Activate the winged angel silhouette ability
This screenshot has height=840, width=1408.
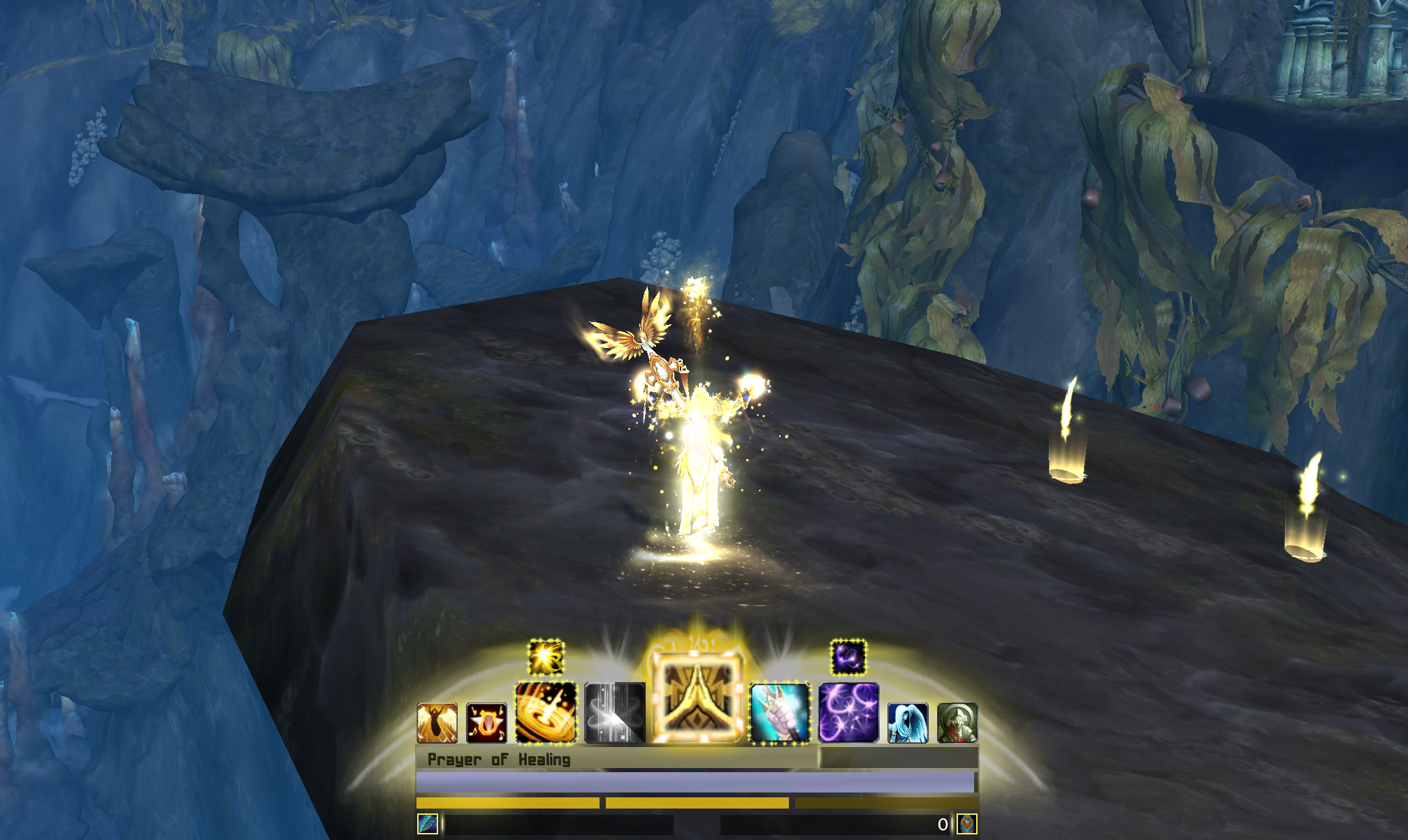tap(437, 723)
